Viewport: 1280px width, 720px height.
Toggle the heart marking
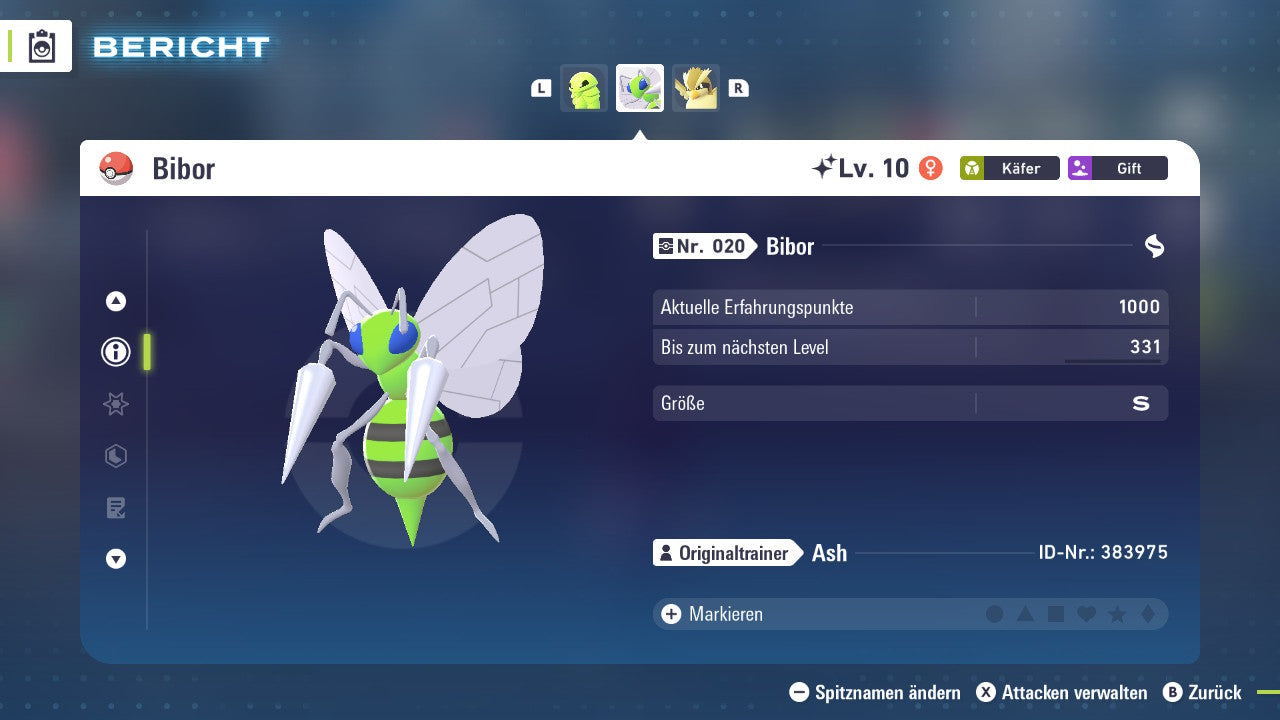click(x=1086, y=614)
